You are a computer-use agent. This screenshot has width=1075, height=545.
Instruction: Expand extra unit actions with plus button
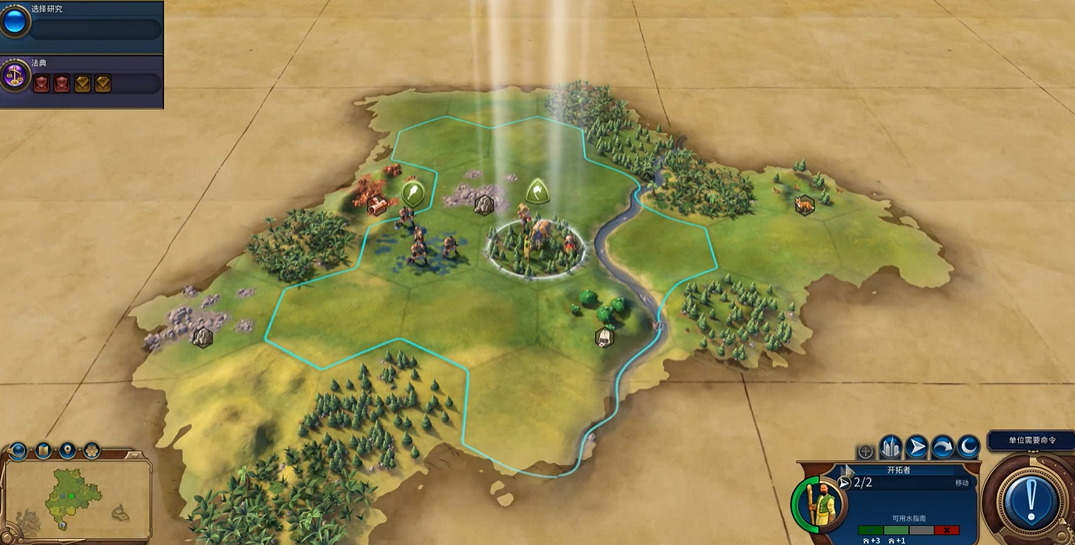tap(866, 452)
